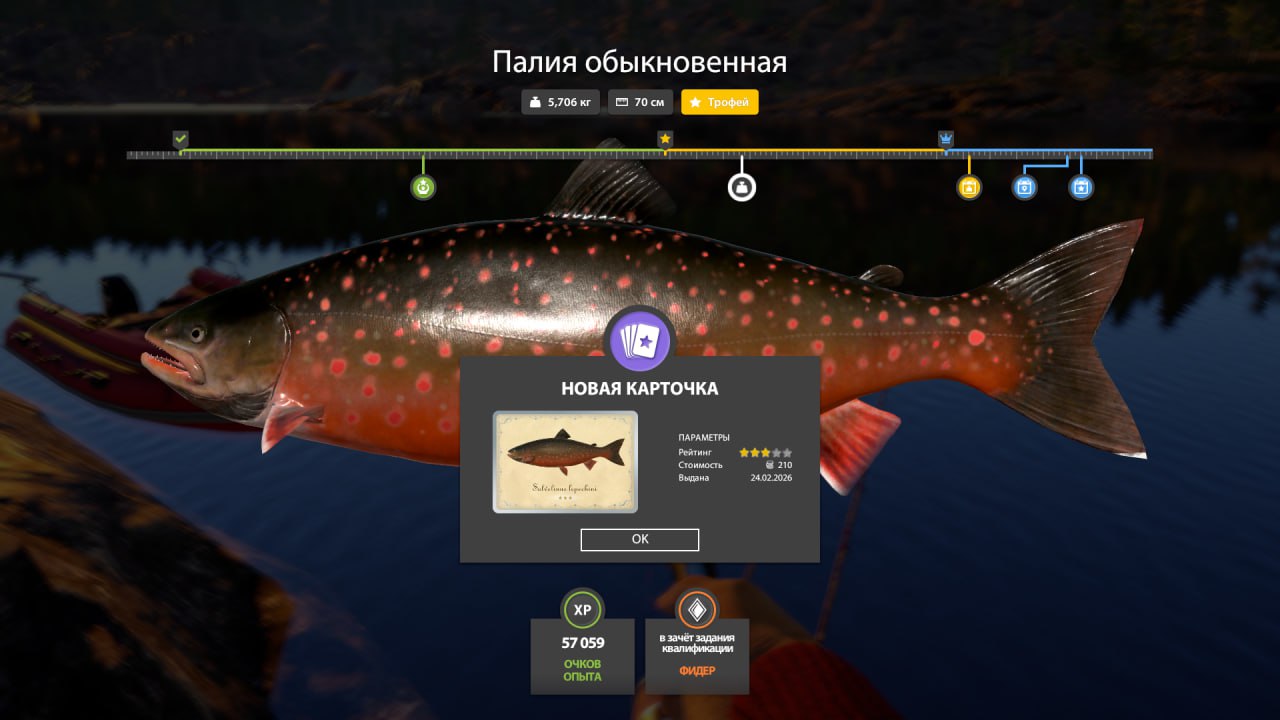Click the 70 см length badge
Image resolution: width=1280 pixels, height=720 pixels.
pos(640,101)
